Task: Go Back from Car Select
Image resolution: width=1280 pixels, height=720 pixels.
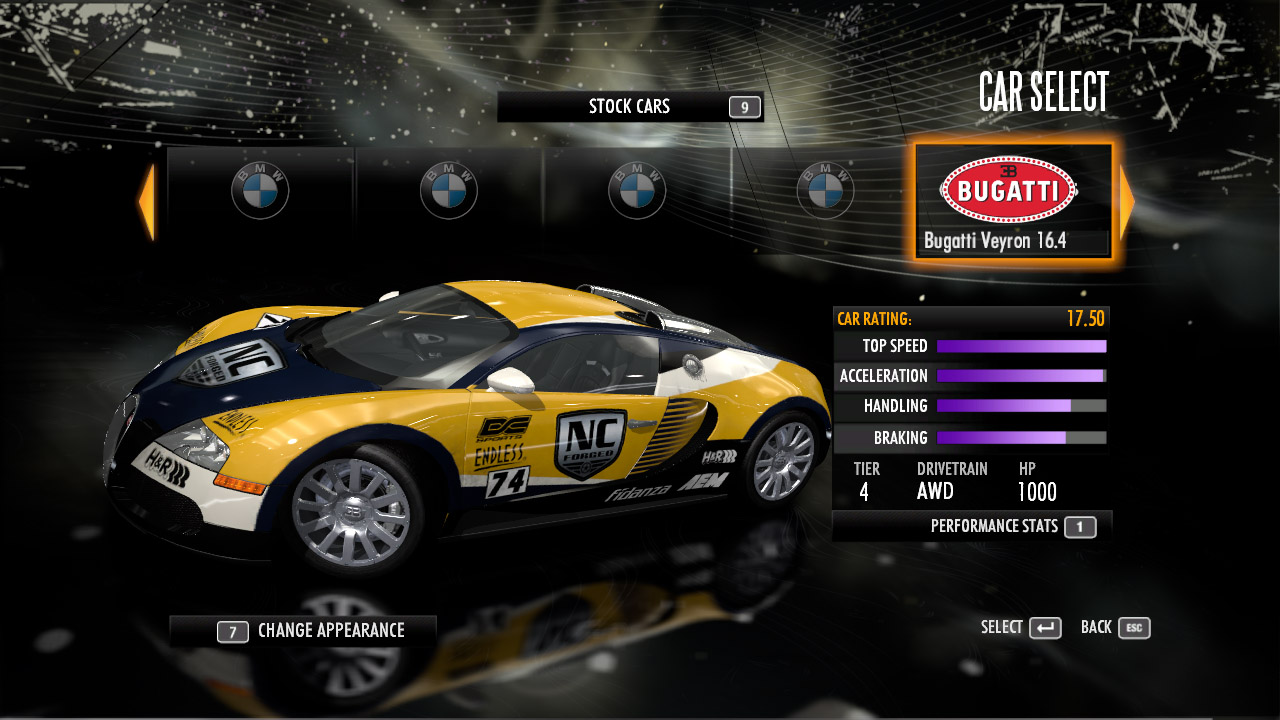Action: point(1115,628)
